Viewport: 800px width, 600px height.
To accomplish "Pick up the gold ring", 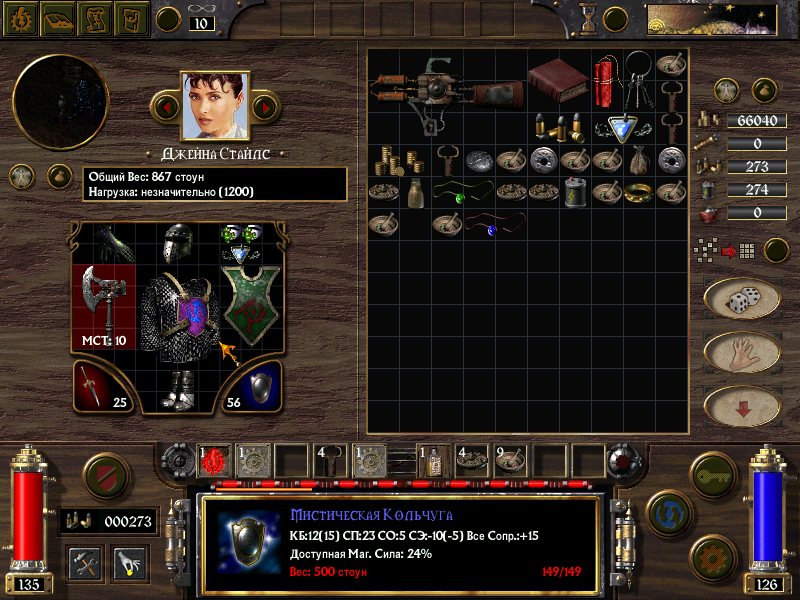I will click(639, 193).
